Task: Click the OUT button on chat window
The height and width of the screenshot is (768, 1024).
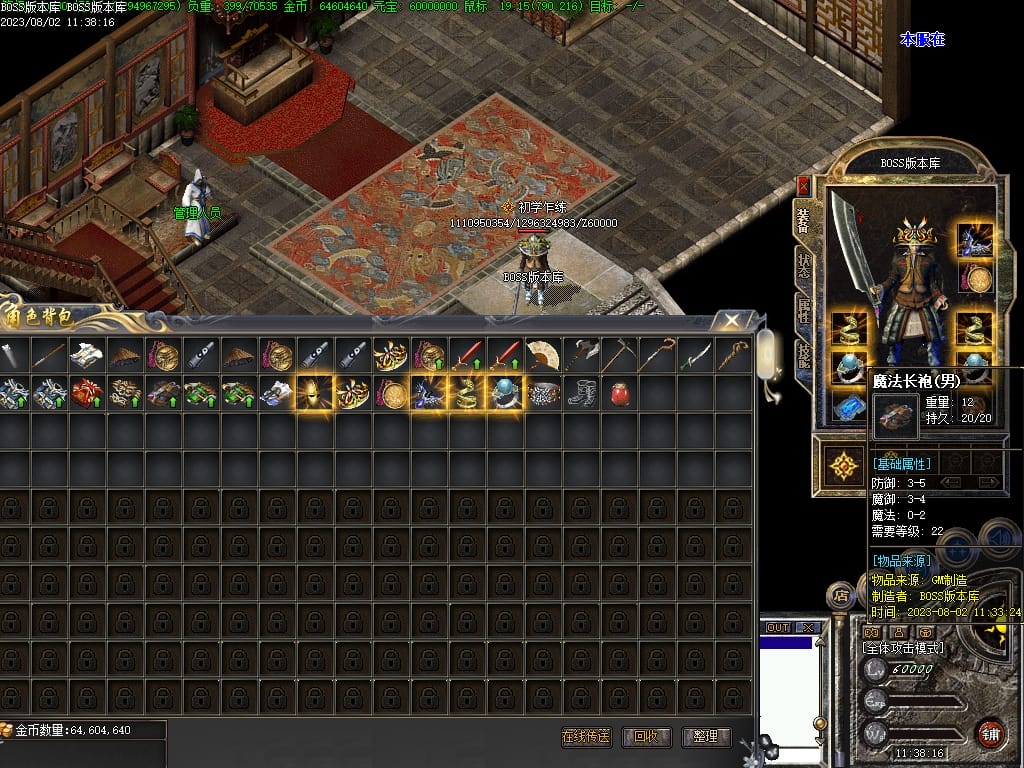Action: (778, 628)
